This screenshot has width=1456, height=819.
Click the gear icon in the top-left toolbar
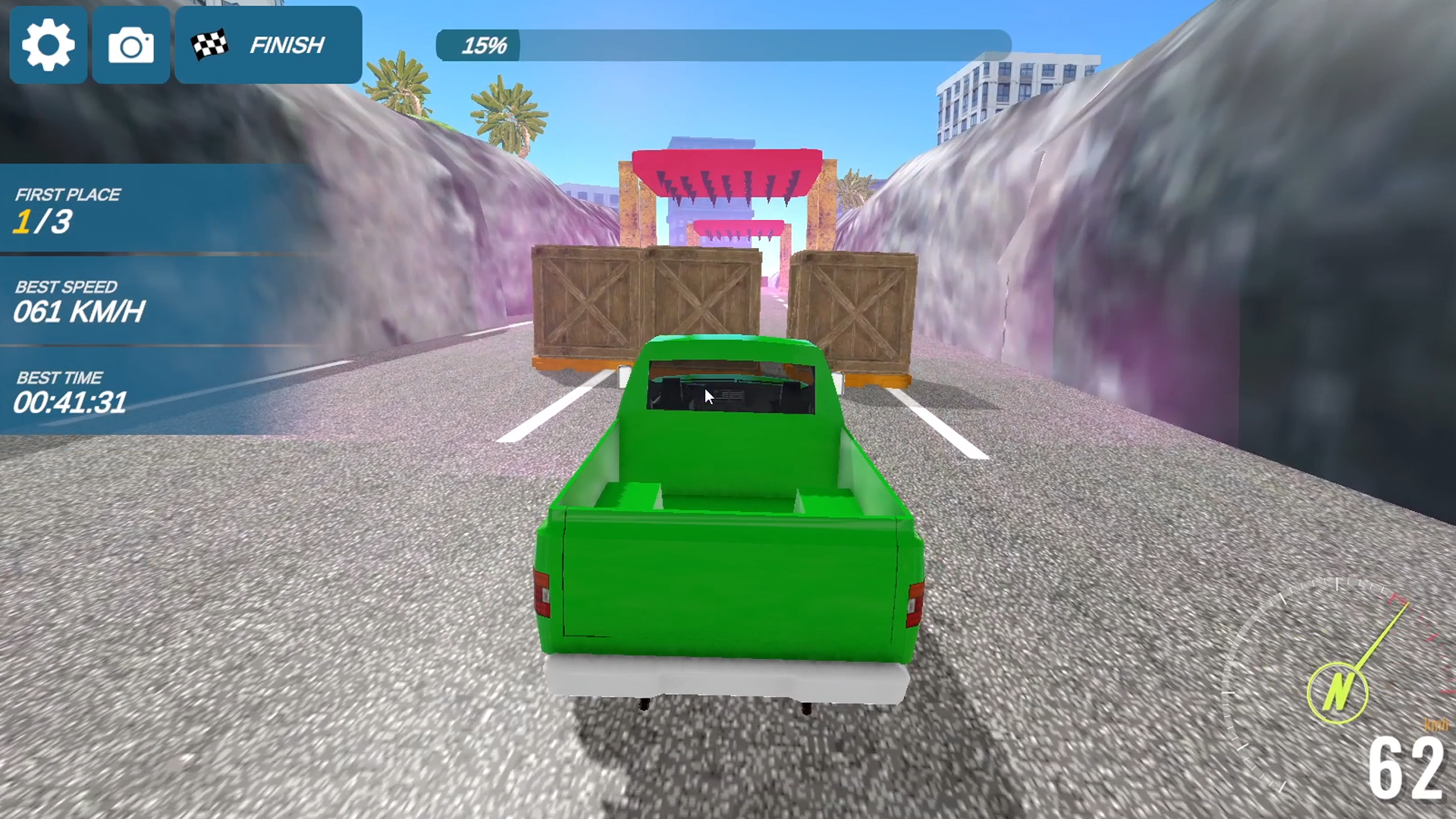(48, 45)
